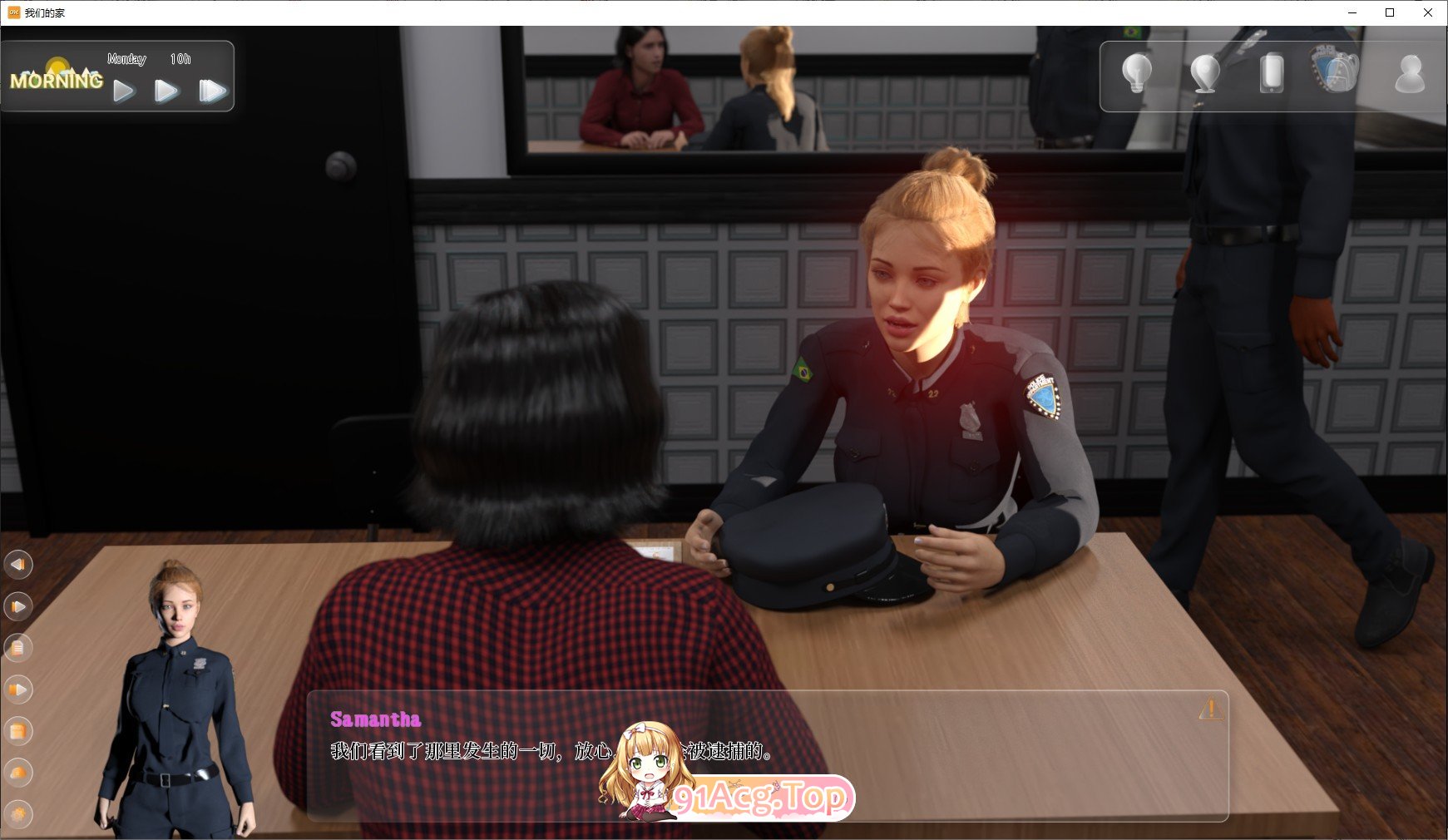Open the save files icon in the sidebar

[x=18, y=732]
